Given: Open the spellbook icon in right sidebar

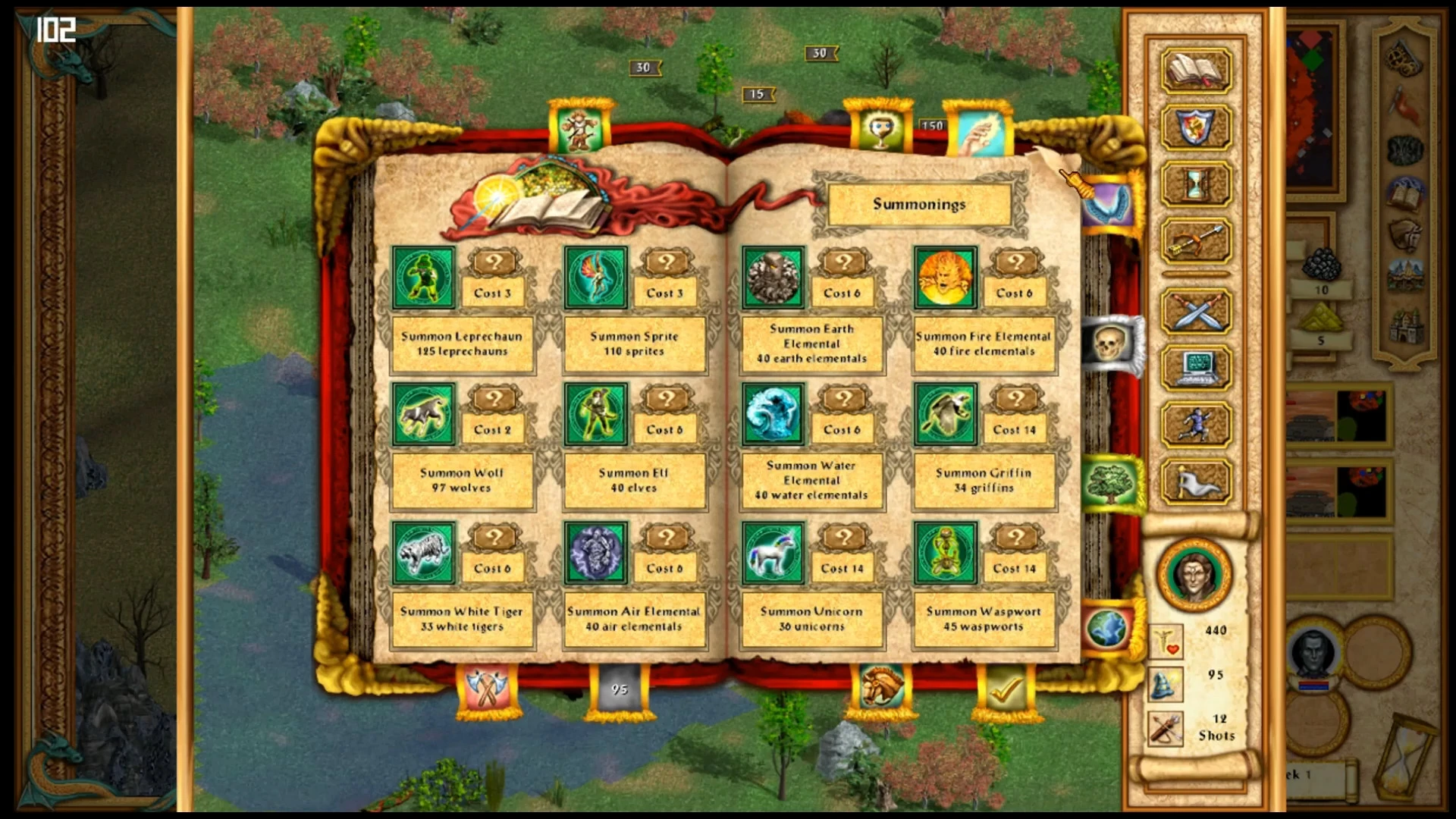Looking at the screenshot, I should click(x=1194, y=70).
